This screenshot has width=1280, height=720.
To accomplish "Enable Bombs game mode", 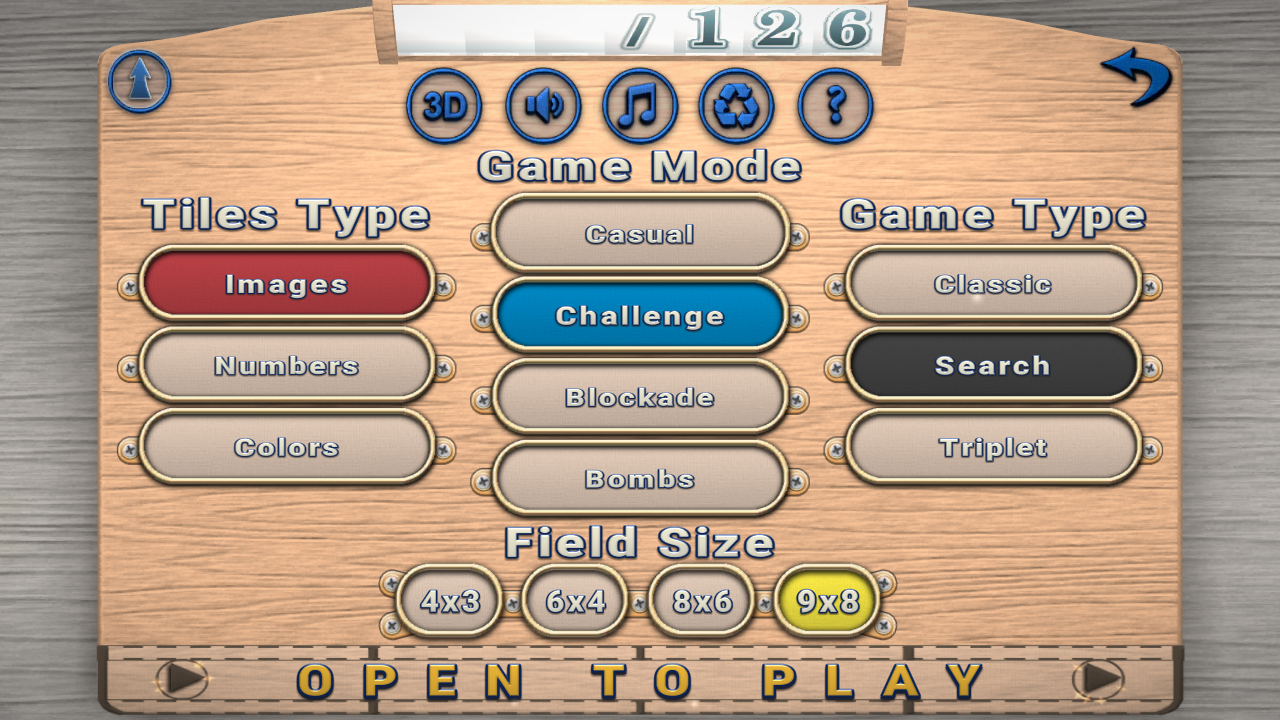I will coord(639,478).
